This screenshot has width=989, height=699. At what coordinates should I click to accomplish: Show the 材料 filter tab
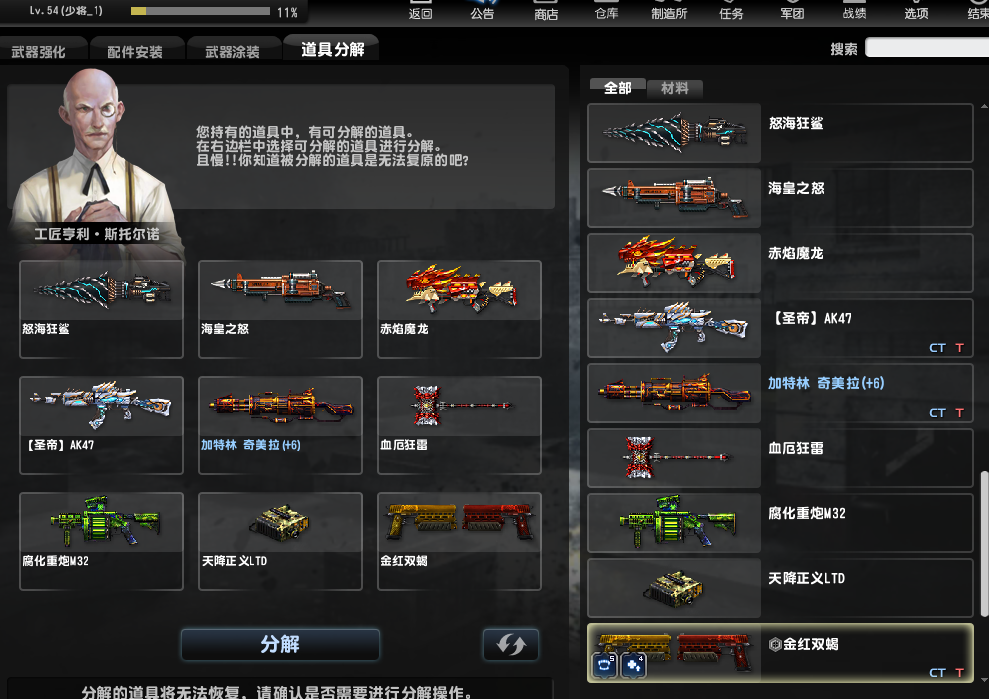[x=675, y=88]
